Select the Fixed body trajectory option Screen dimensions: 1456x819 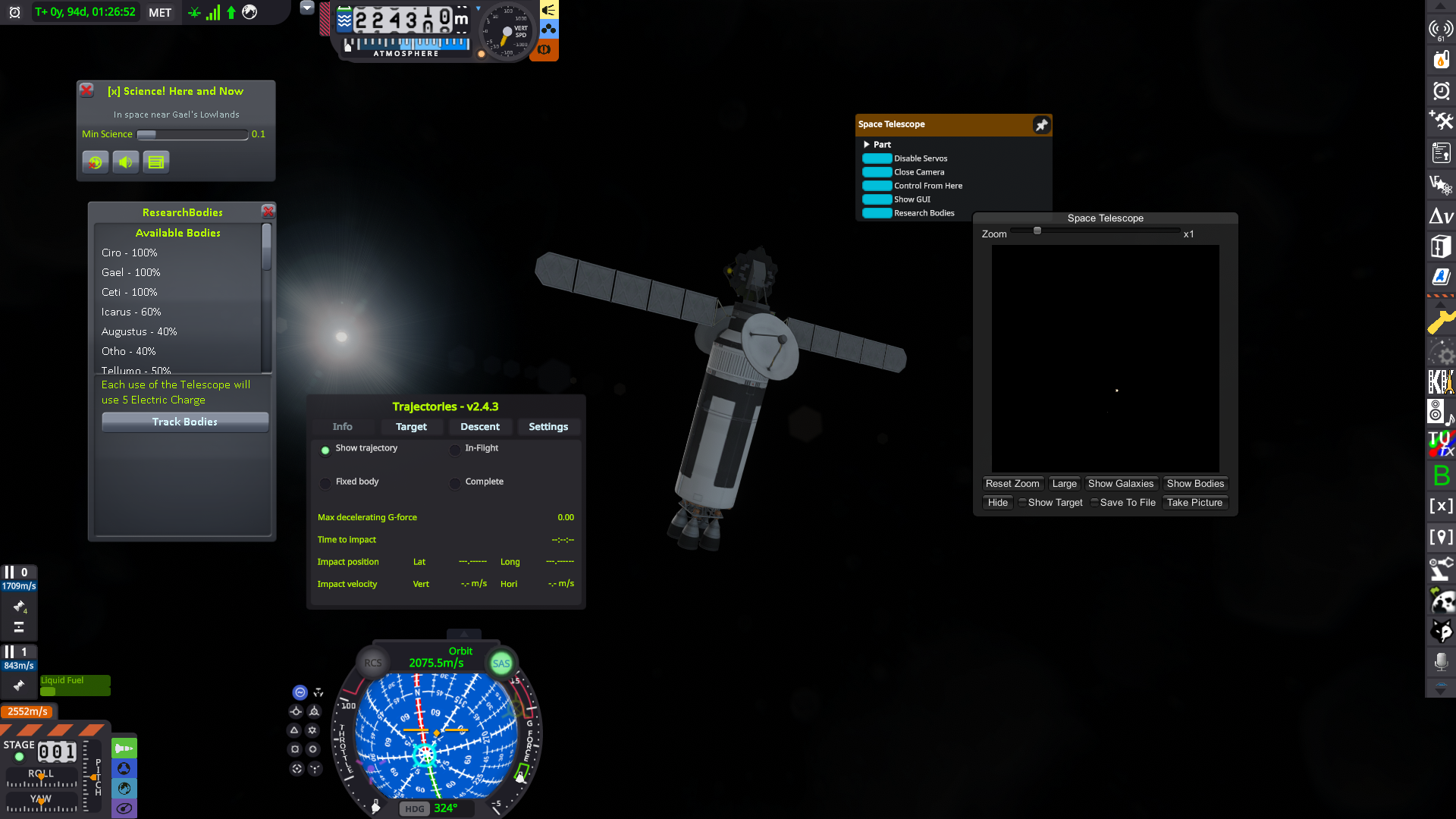coord(325,482)
